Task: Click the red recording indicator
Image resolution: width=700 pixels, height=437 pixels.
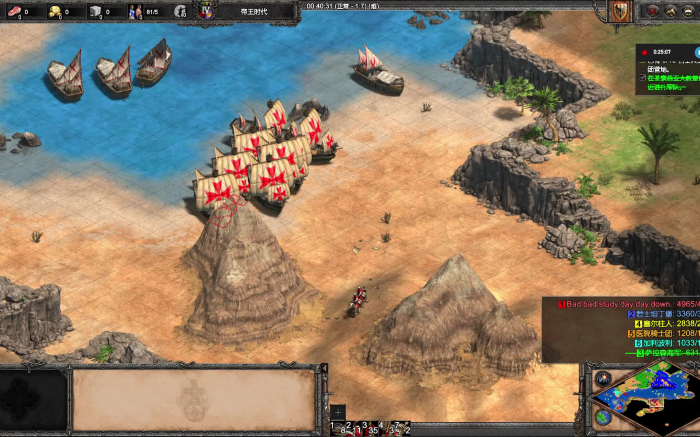Action: coord(644,50)
